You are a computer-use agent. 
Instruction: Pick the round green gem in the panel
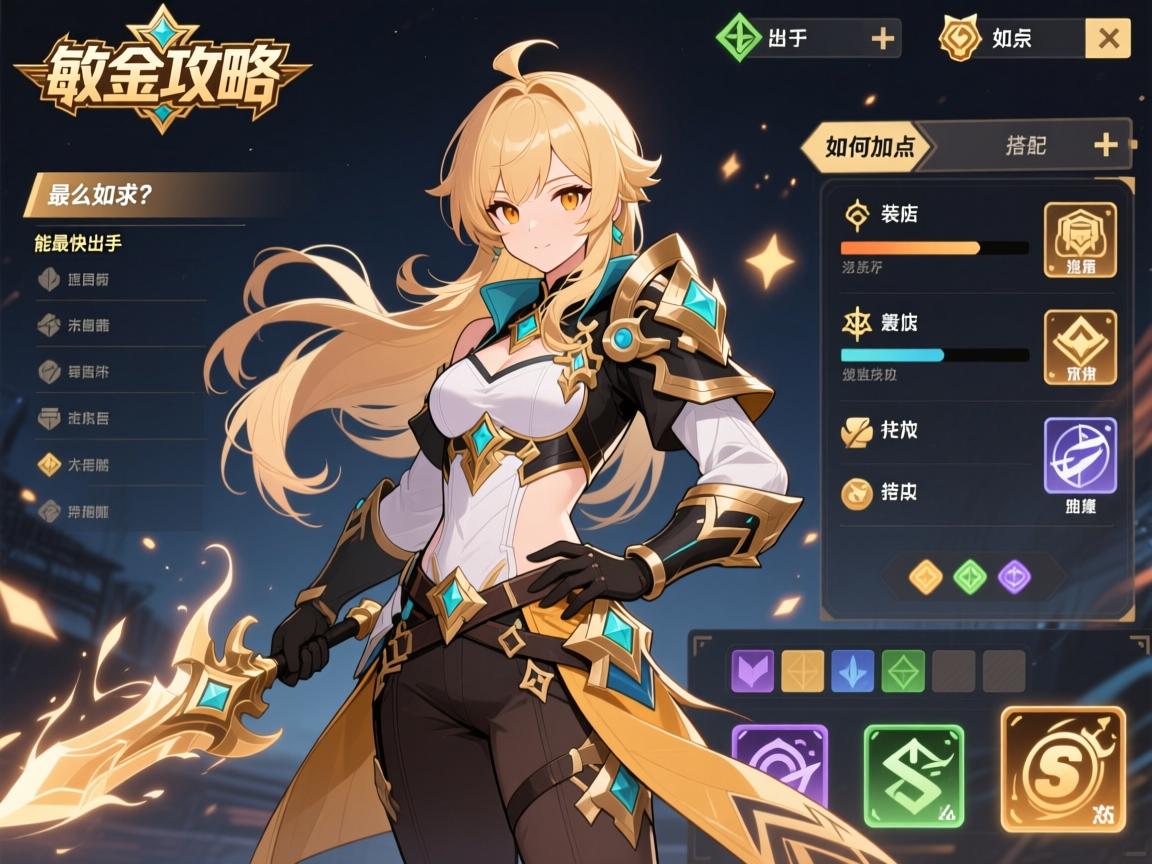[969, 576]
